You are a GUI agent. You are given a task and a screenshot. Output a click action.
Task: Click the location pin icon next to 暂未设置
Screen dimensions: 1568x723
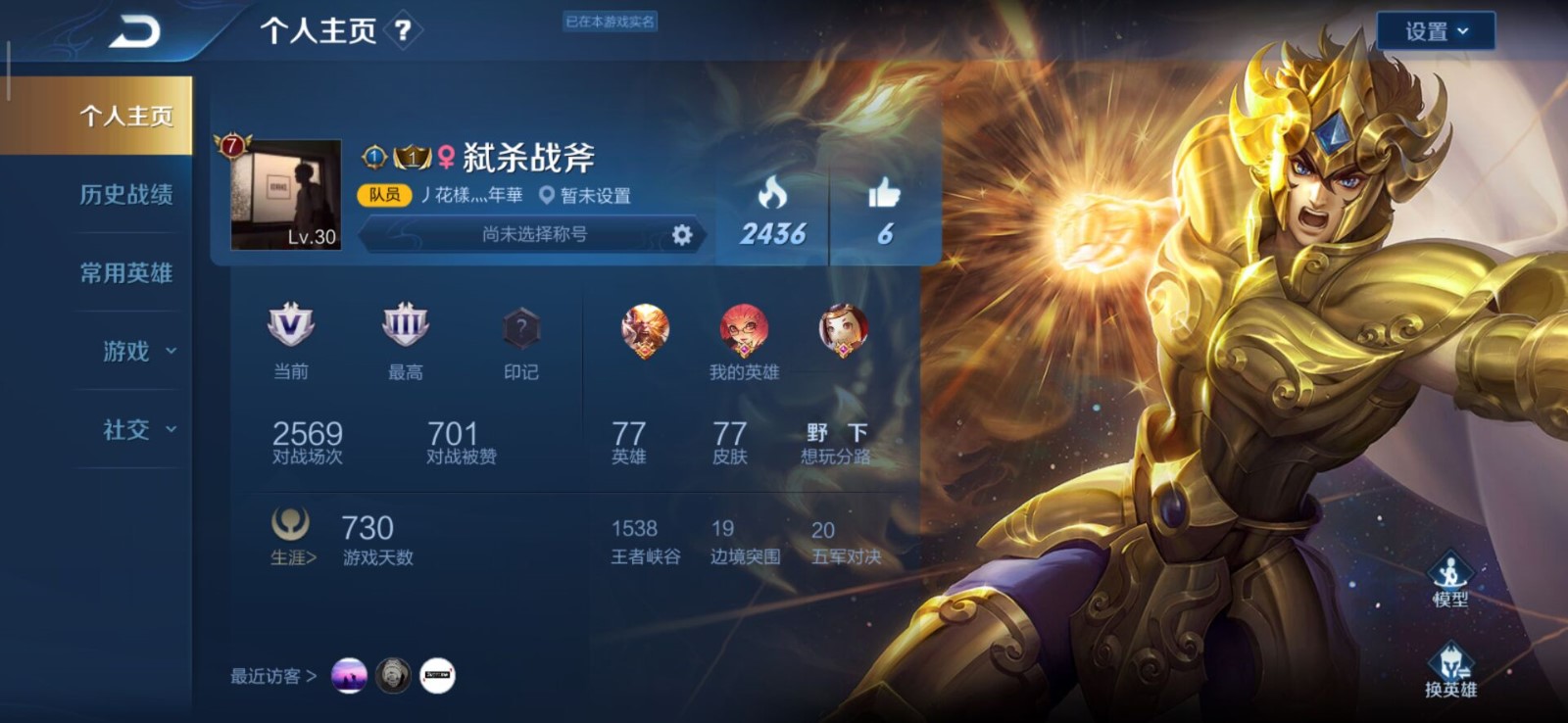click(x=549, y=196)
